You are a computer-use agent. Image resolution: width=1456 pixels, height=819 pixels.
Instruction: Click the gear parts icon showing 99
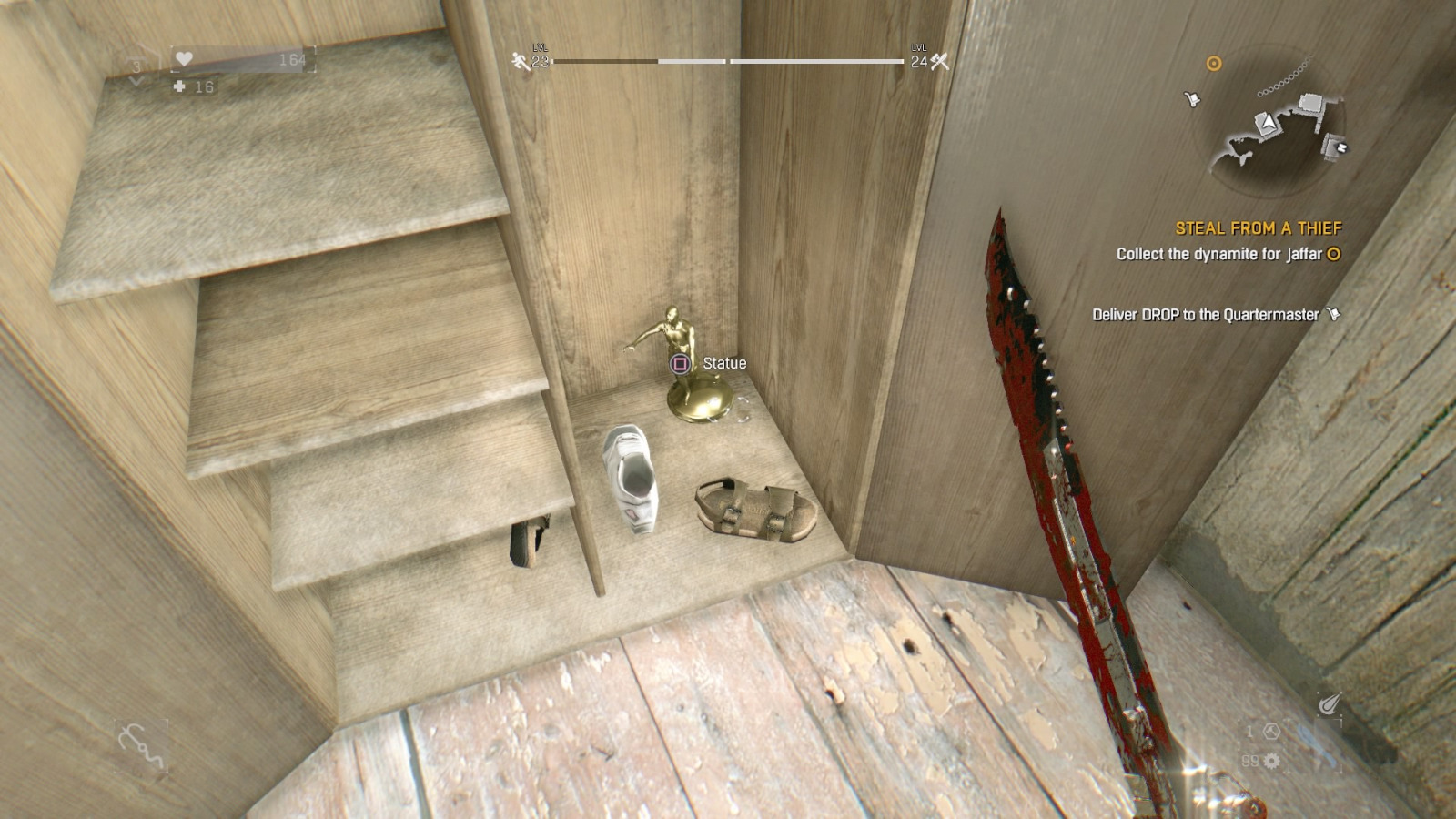coord(1271,762)
